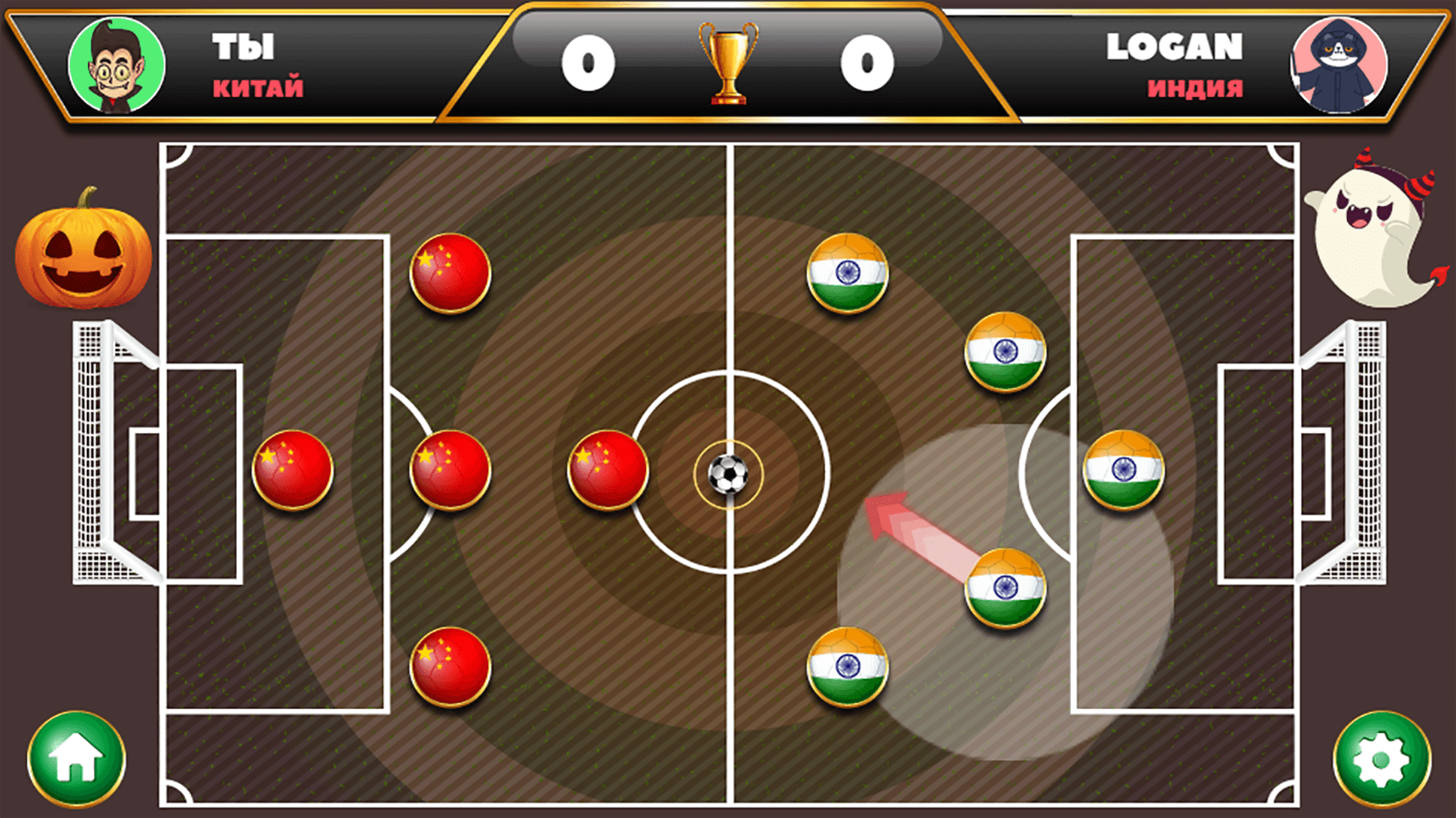Viewport: 1456px width, 818px height.
Task: Click the topmost China puck on the field
Action: pyautogui.click(x=450, y=273)
